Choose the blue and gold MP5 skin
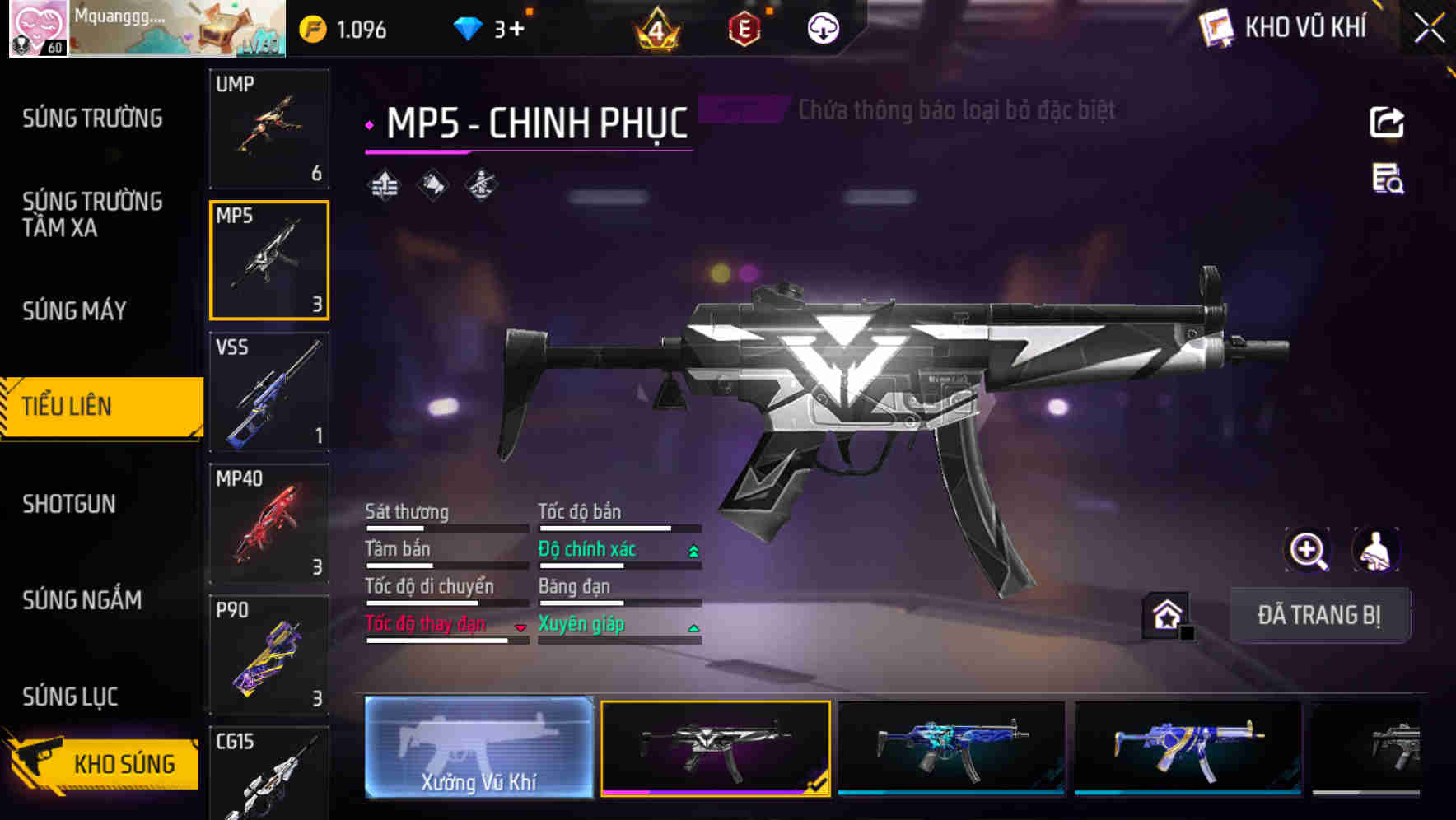Viewport: 1456px width, 820px height. [1188, 748]
